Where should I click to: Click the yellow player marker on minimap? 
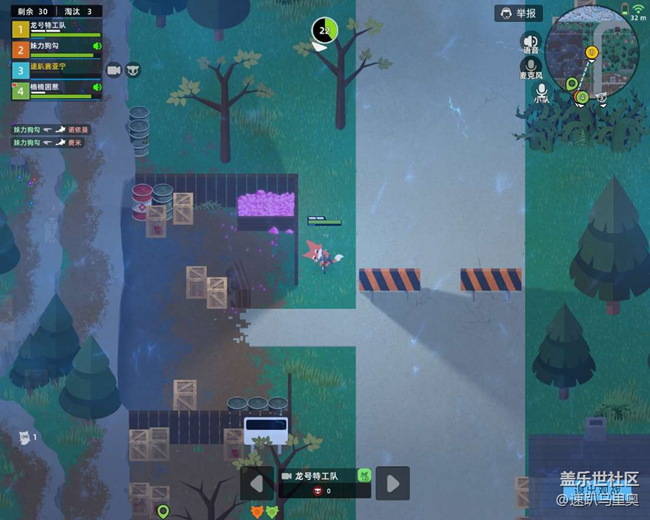[592, 52]
